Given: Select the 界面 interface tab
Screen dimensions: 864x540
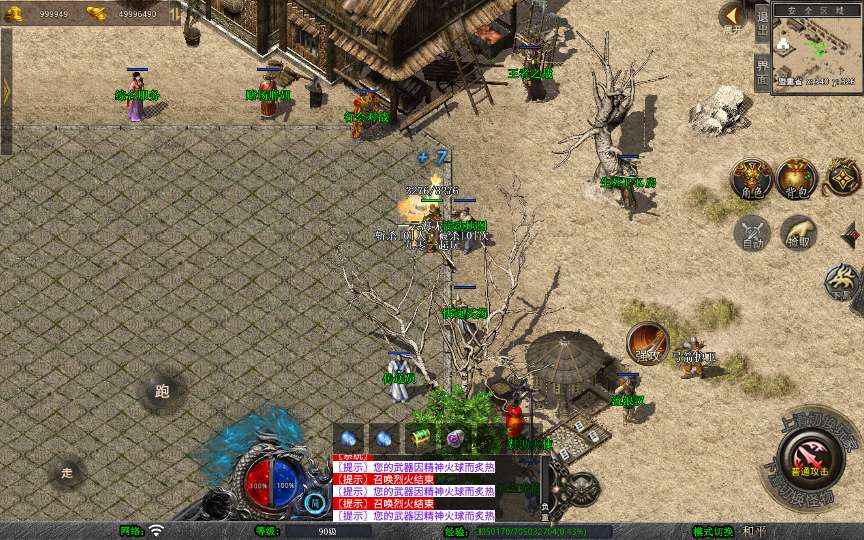Looking at the screenshot, I should (762, 72).
